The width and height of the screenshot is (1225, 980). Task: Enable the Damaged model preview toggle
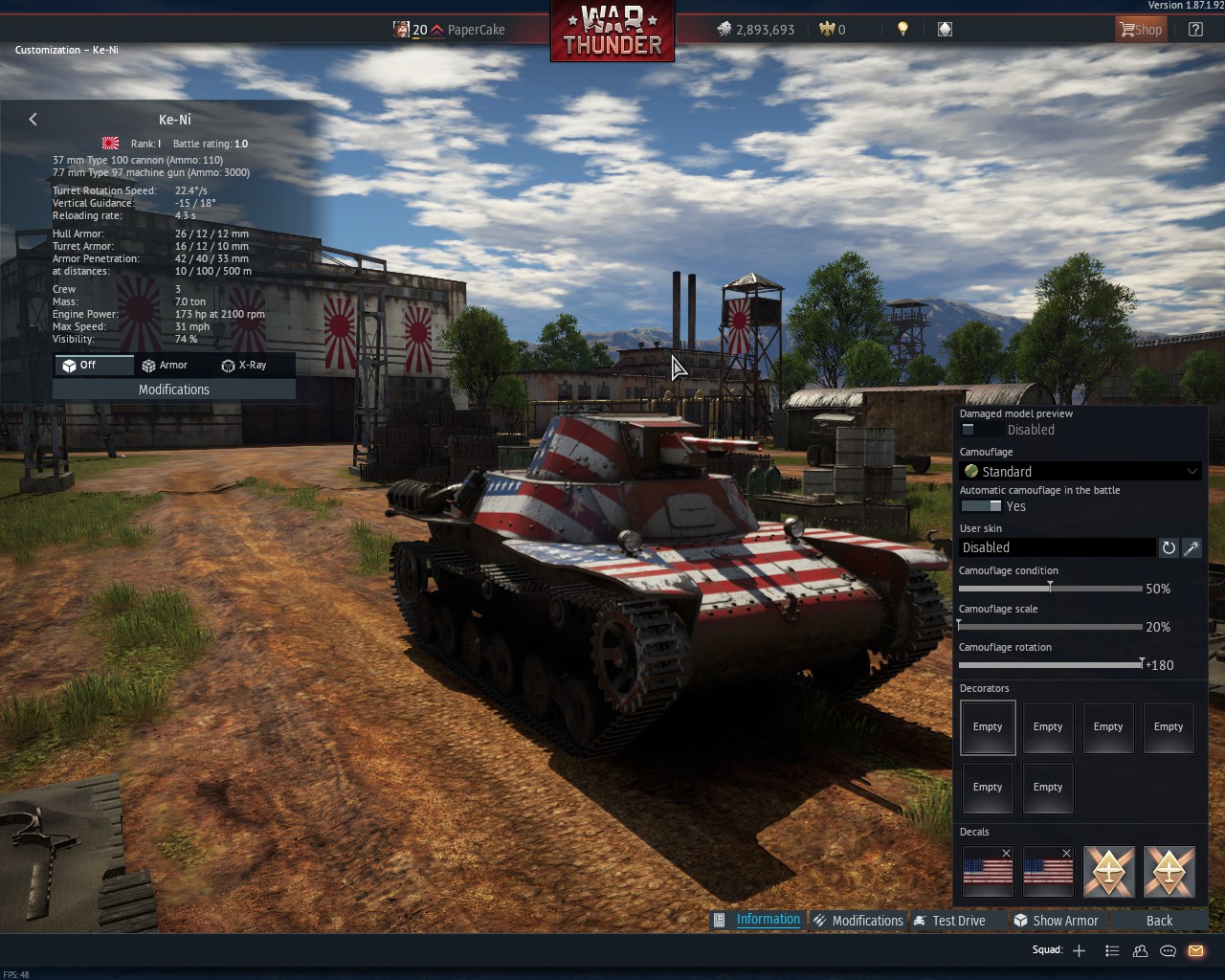969,430
